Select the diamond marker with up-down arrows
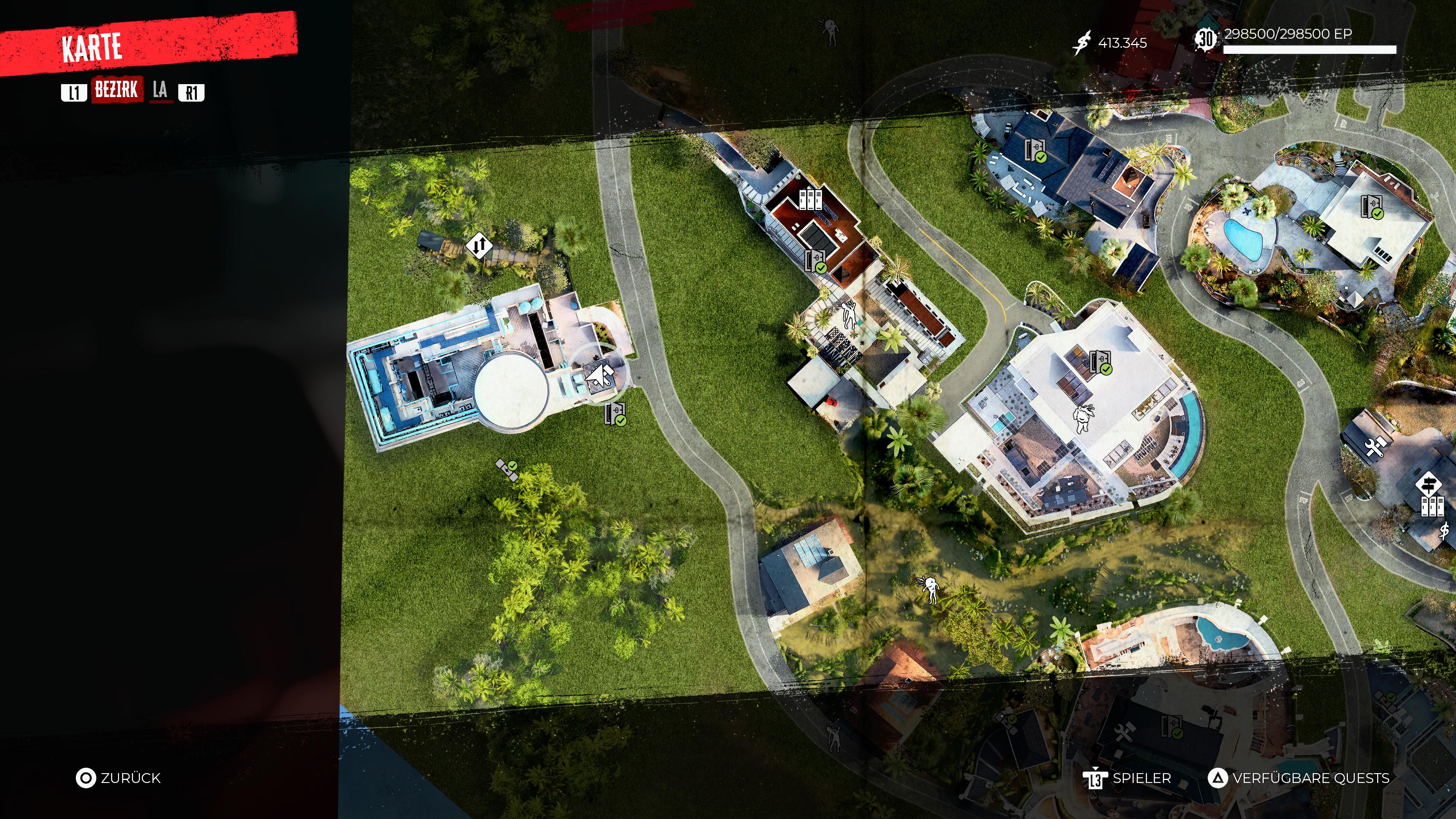 (x=479, y=246)
